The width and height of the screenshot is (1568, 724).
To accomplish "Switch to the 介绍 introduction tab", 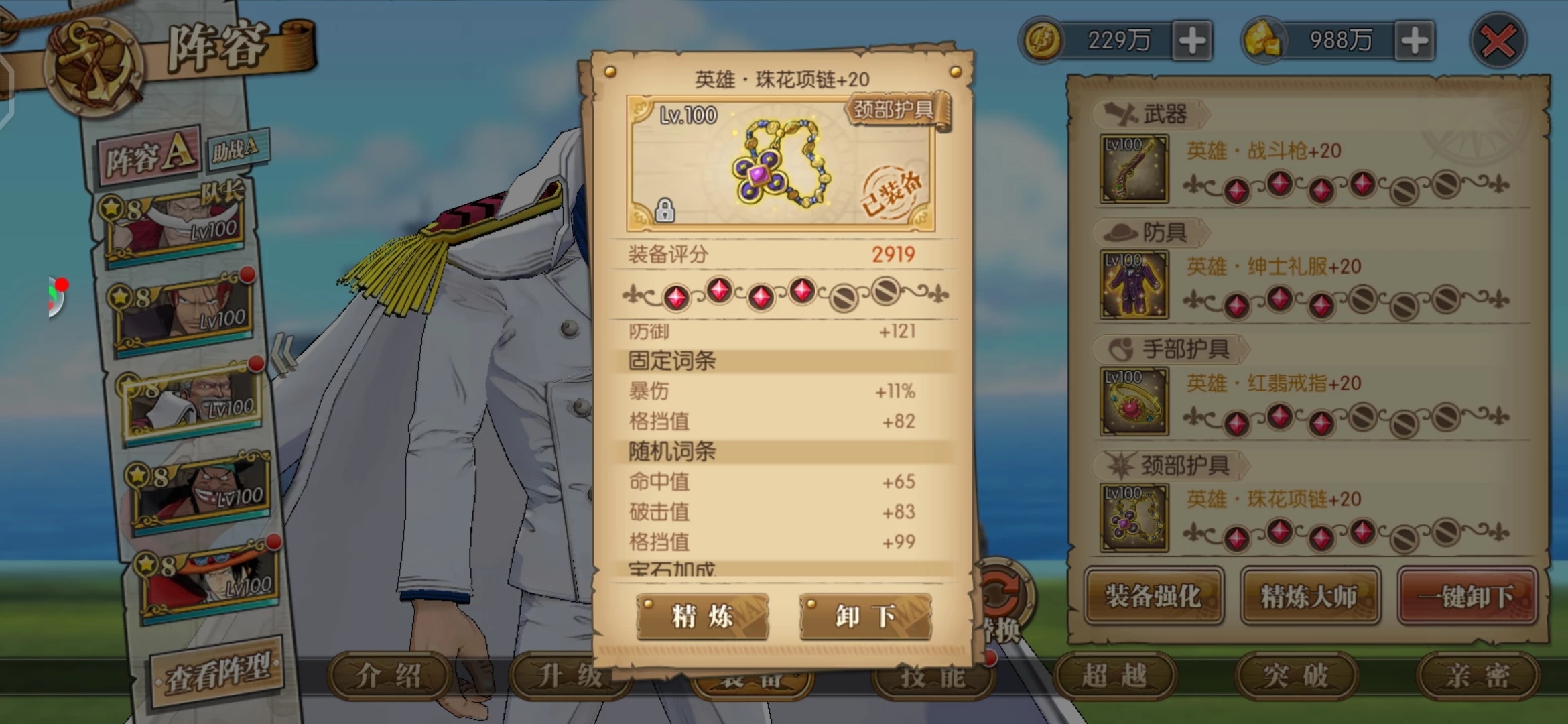I will 389,676.
